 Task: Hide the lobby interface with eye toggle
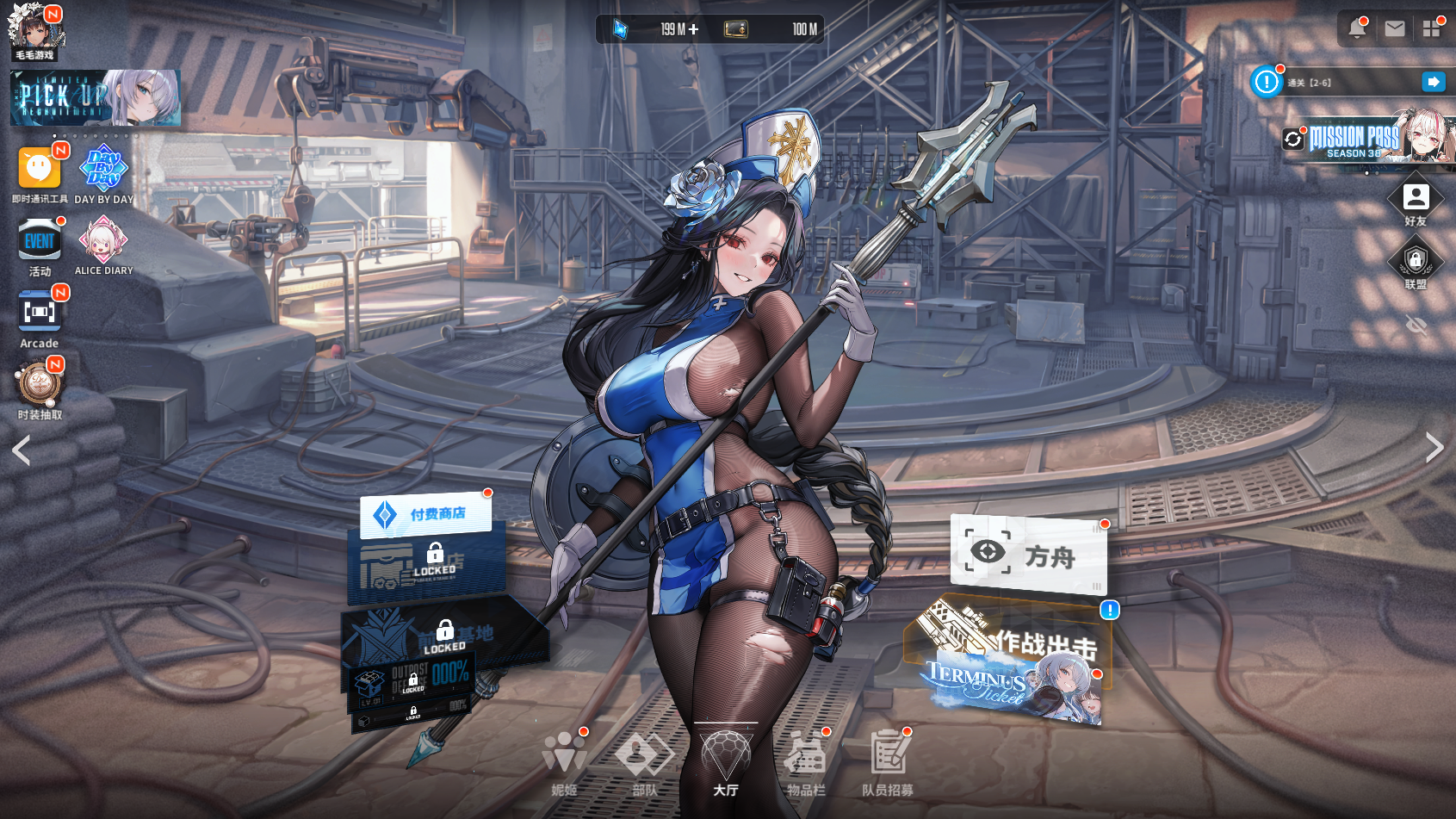point(1416,325)
